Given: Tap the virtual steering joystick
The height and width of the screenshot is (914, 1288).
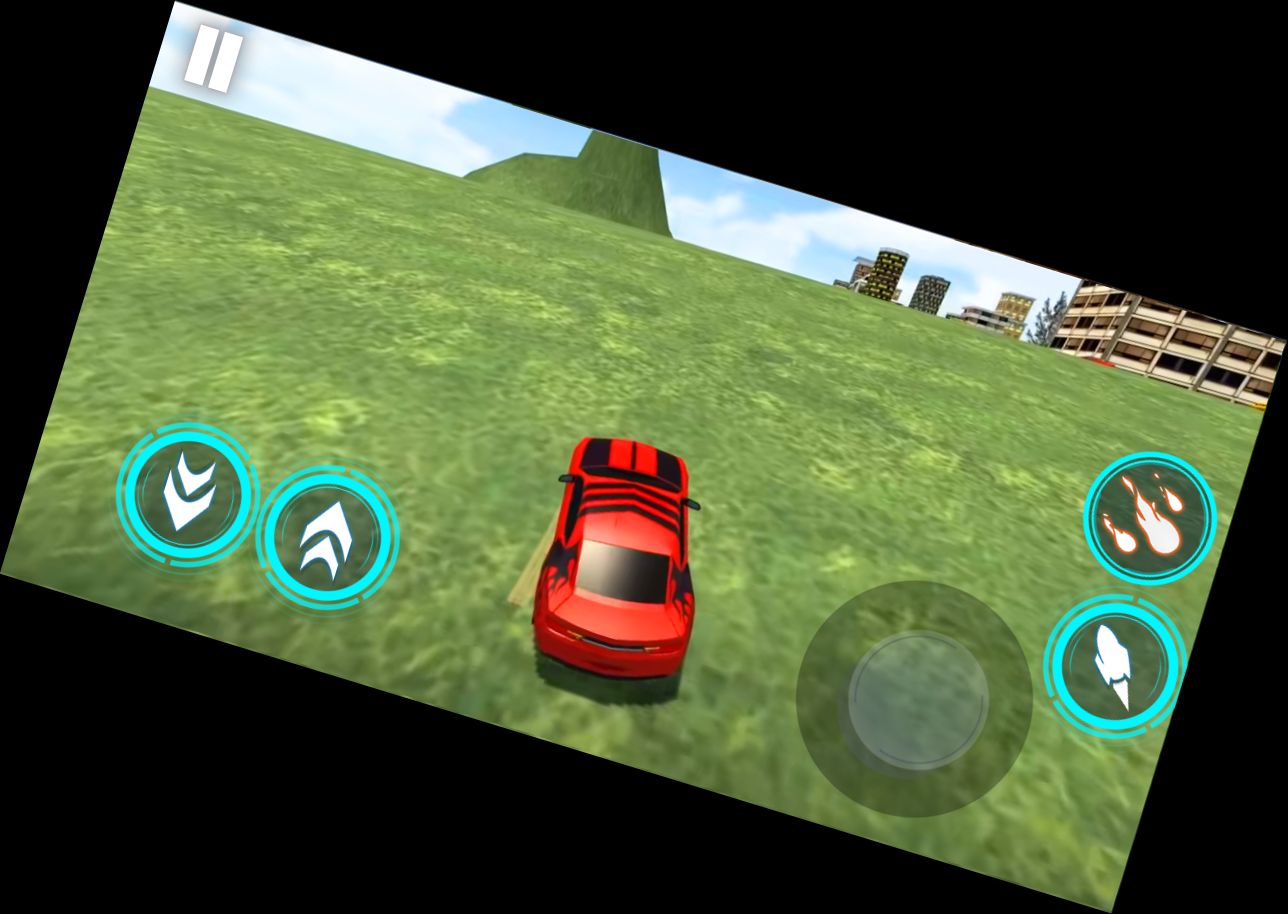Looking at the screenshot, I should coord(913,702).
